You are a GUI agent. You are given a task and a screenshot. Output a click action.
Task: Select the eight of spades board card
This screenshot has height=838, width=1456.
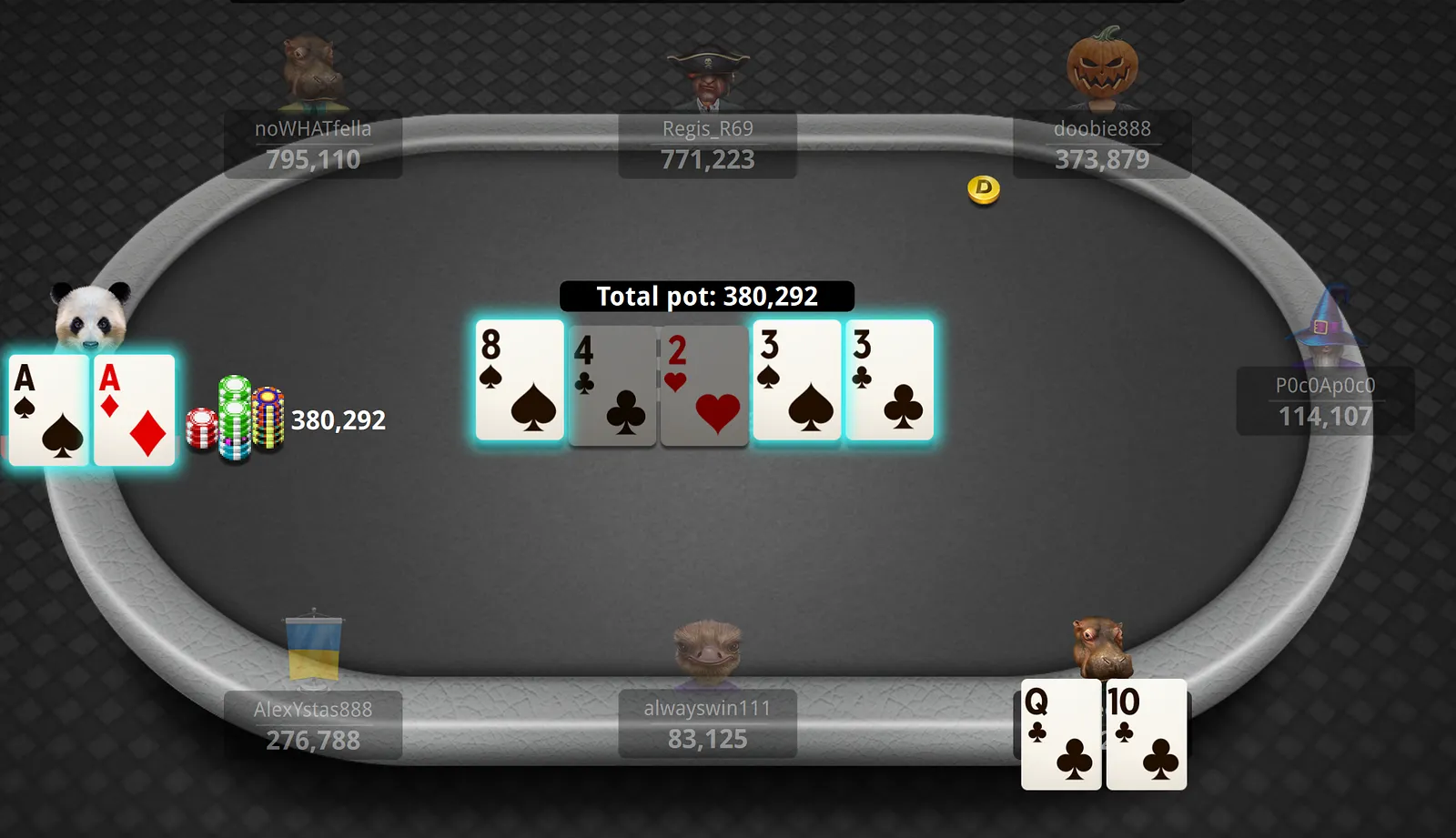(520, 380)
